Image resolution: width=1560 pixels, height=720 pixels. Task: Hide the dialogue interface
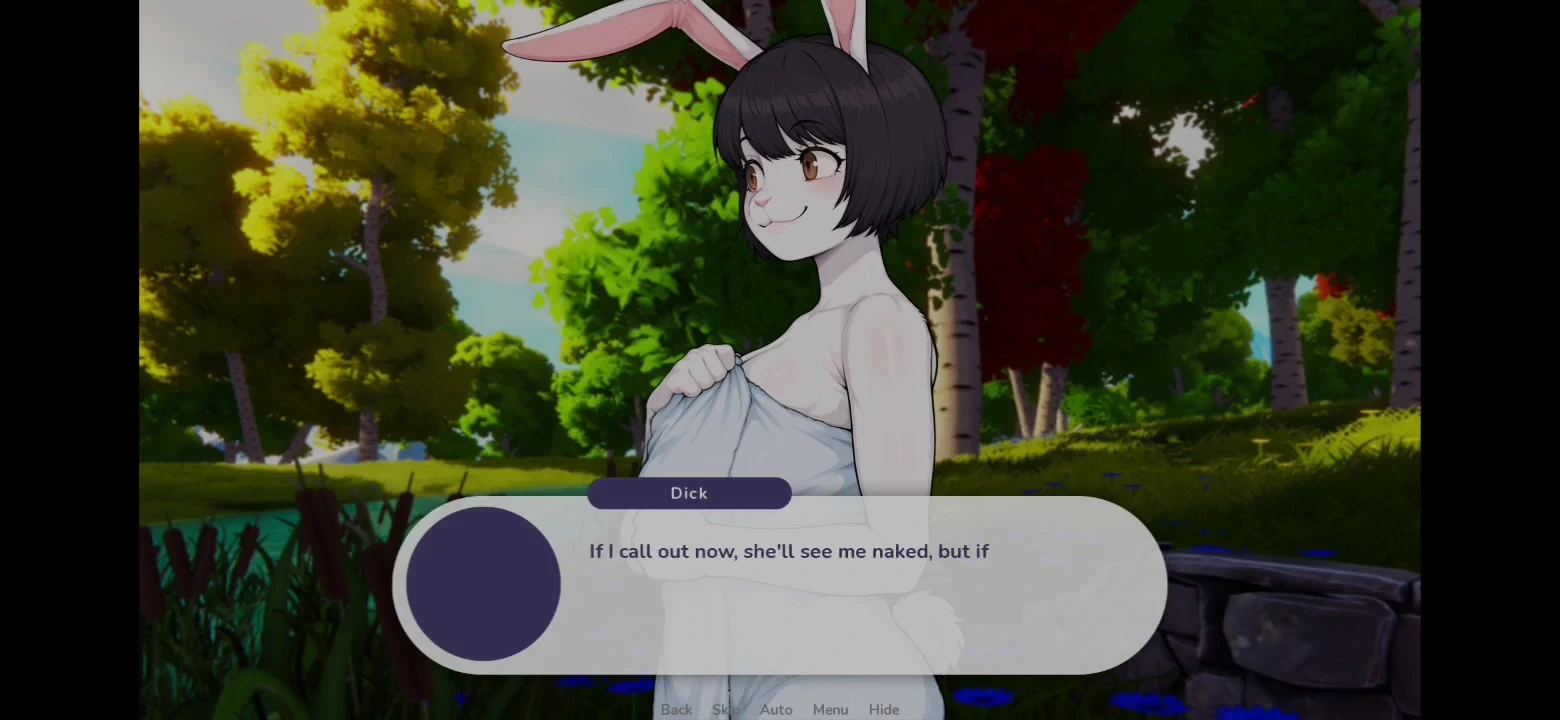883,709
